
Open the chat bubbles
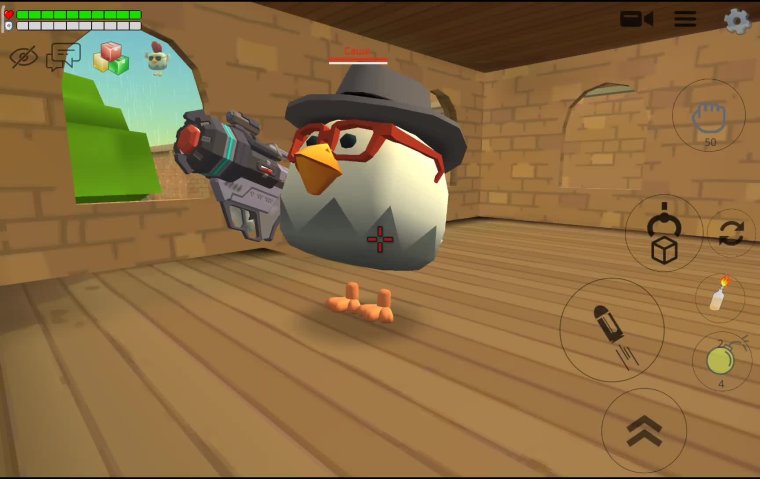coord(63,56)
